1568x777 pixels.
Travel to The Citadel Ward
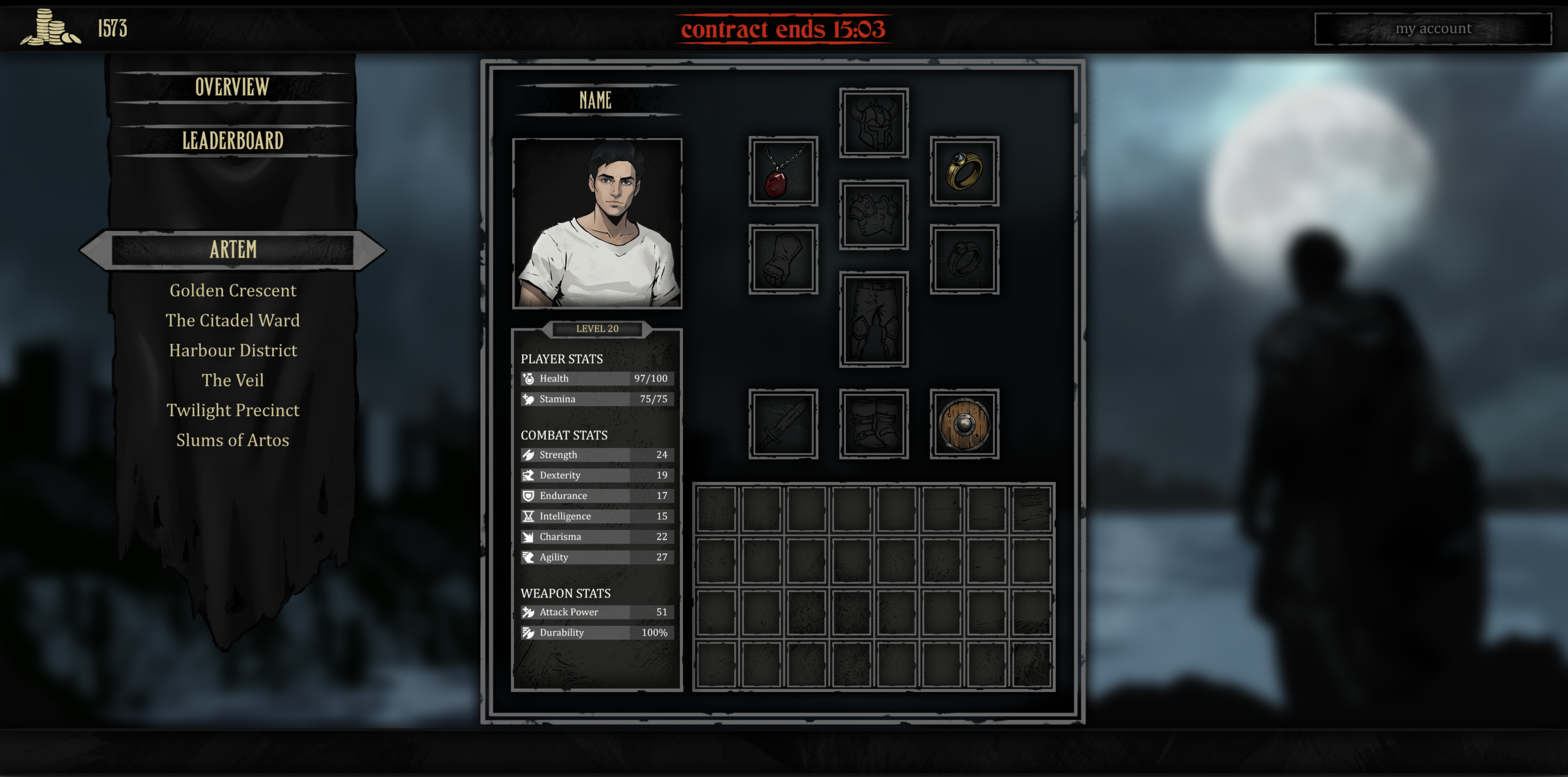pyautogui.click(x=233, y=320)
